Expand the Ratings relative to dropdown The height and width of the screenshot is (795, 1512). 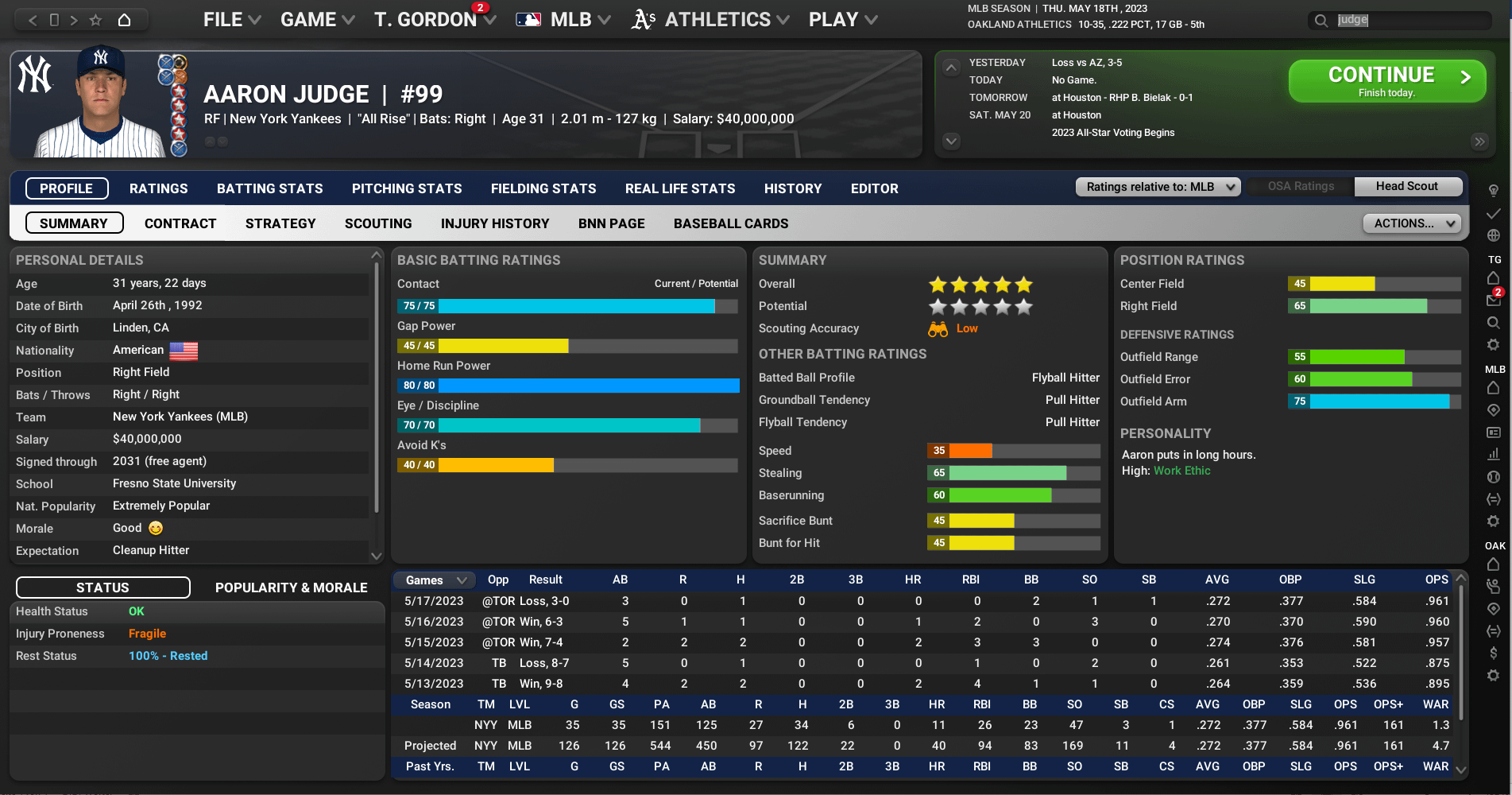click(x=1158, y=187)
